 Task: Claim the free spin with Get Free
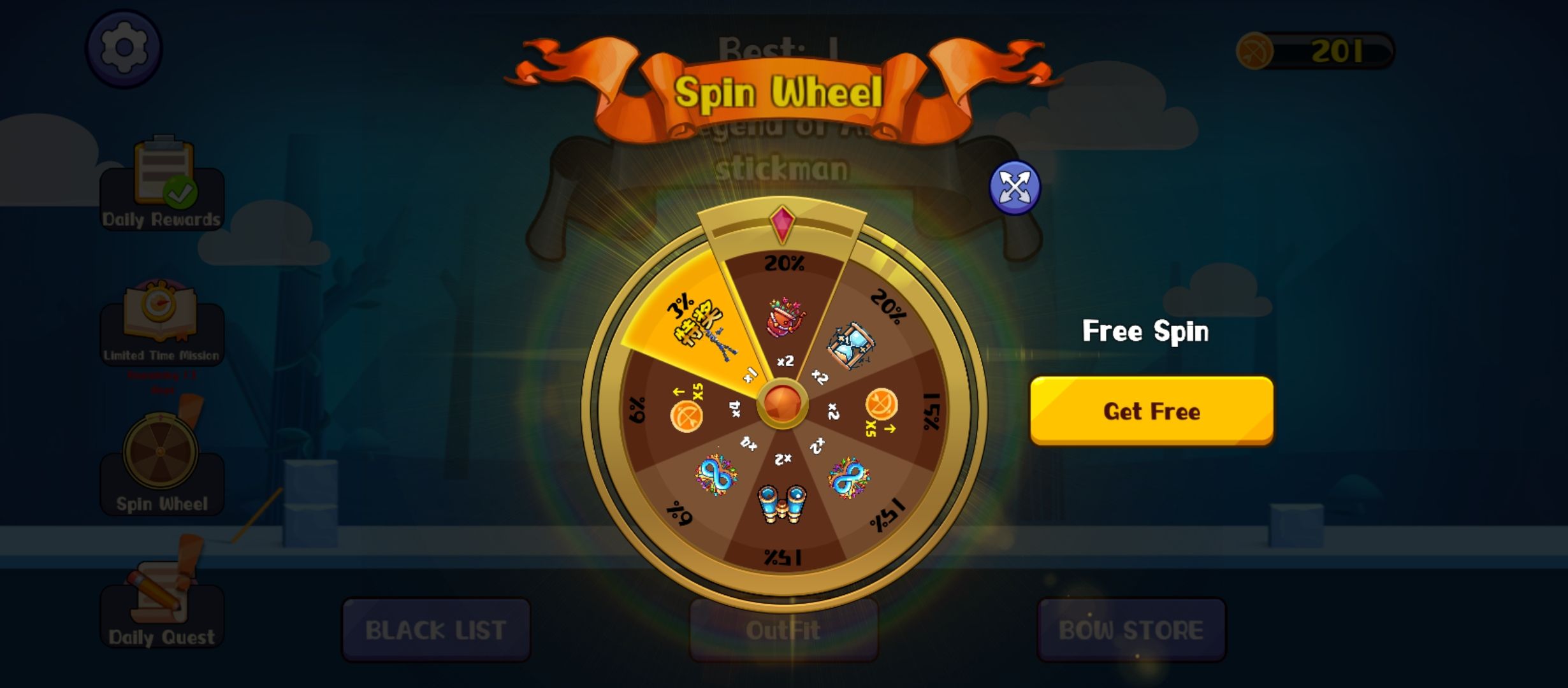point(1151,411)
